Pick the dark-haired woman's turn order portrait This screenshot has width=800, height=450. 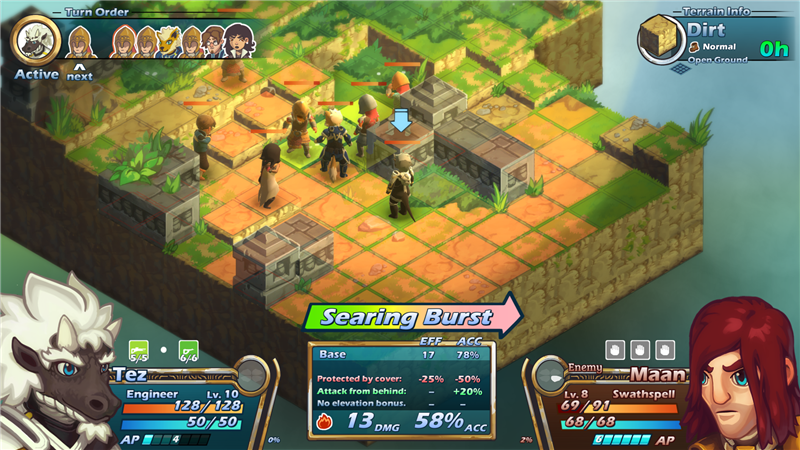click(238, 41)
